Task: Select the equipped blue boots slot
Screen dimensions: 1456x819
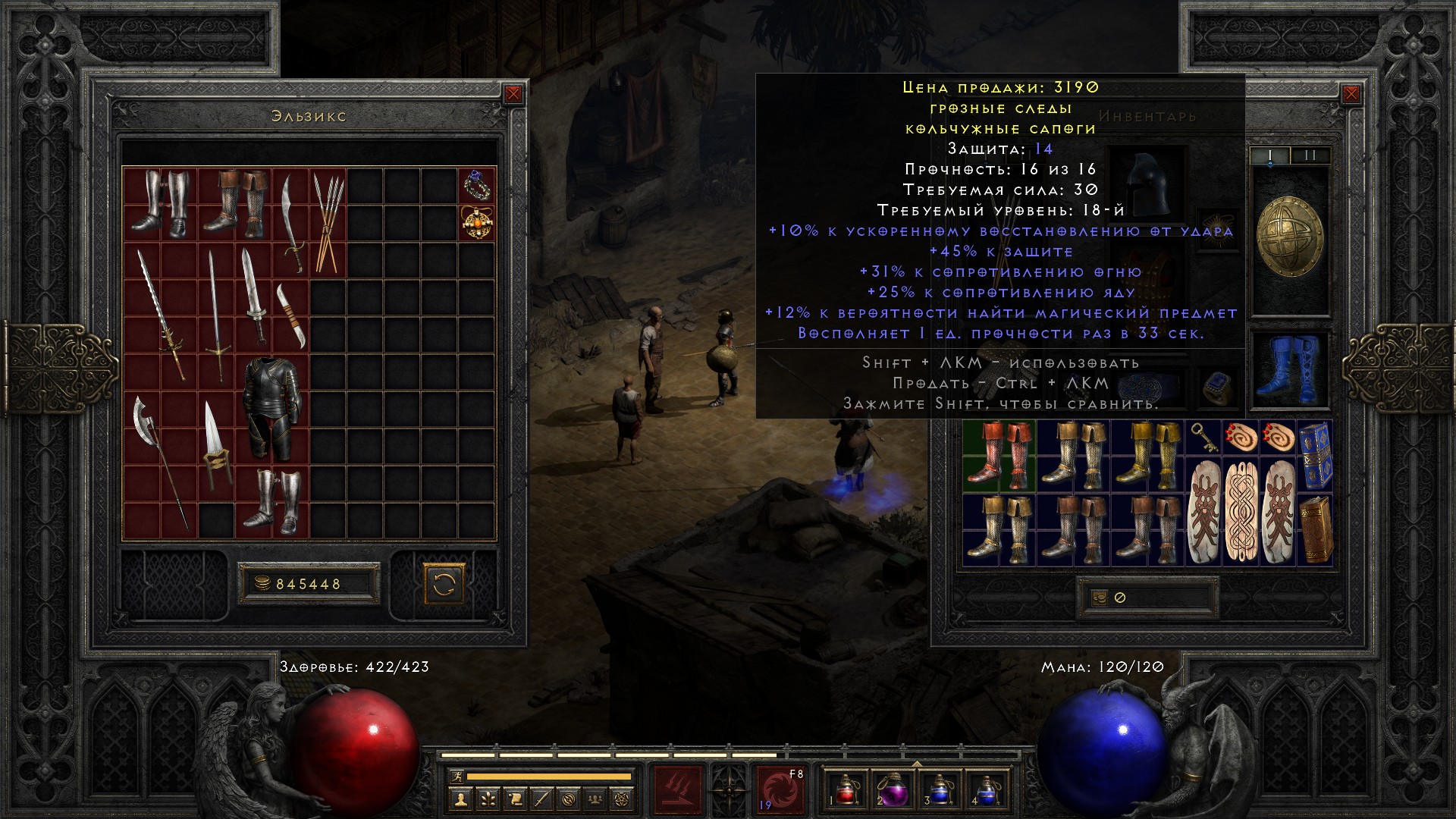Action: [x=1288, y=369]
